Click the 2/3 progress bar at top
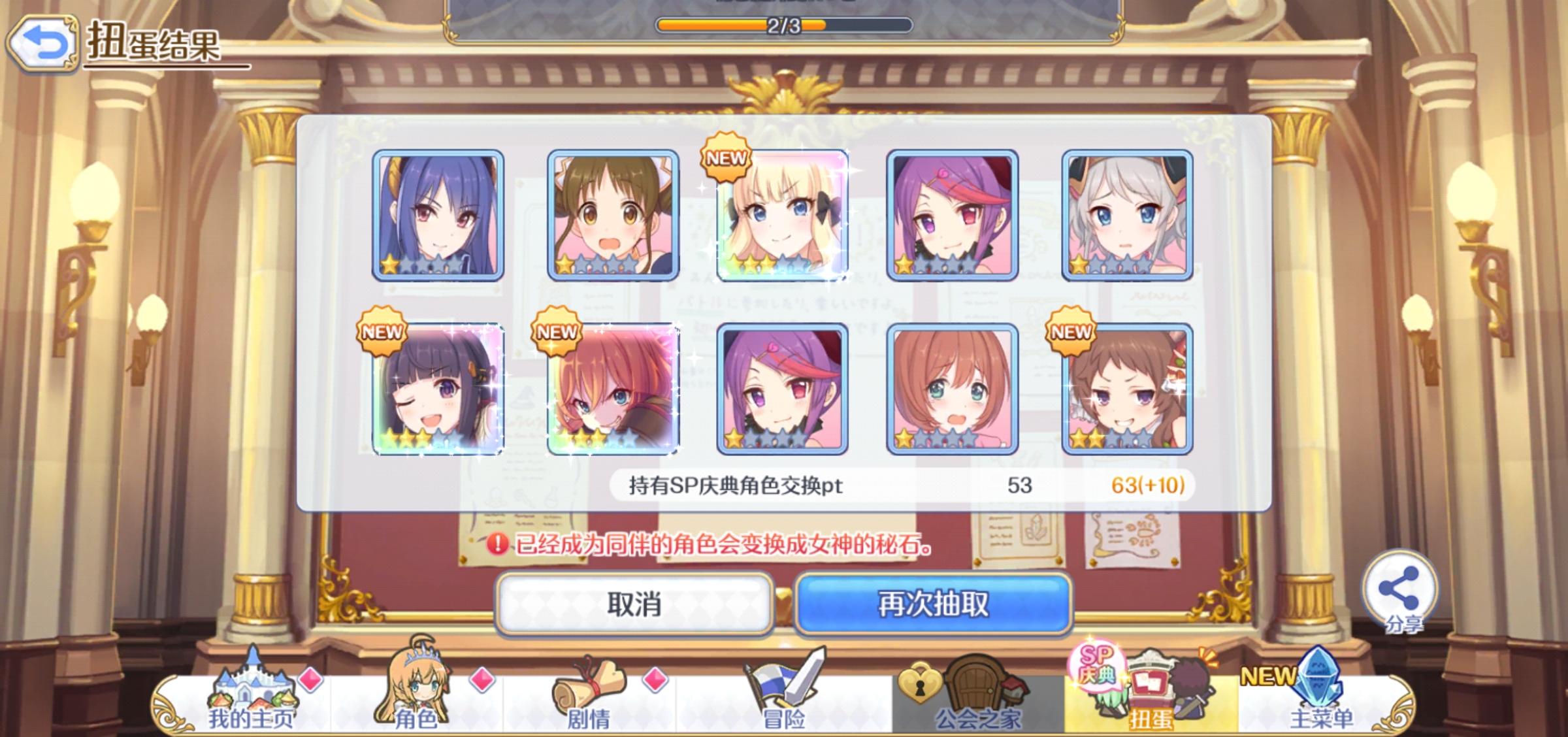This screenshot has width=1568, height=737. point(784,25)
